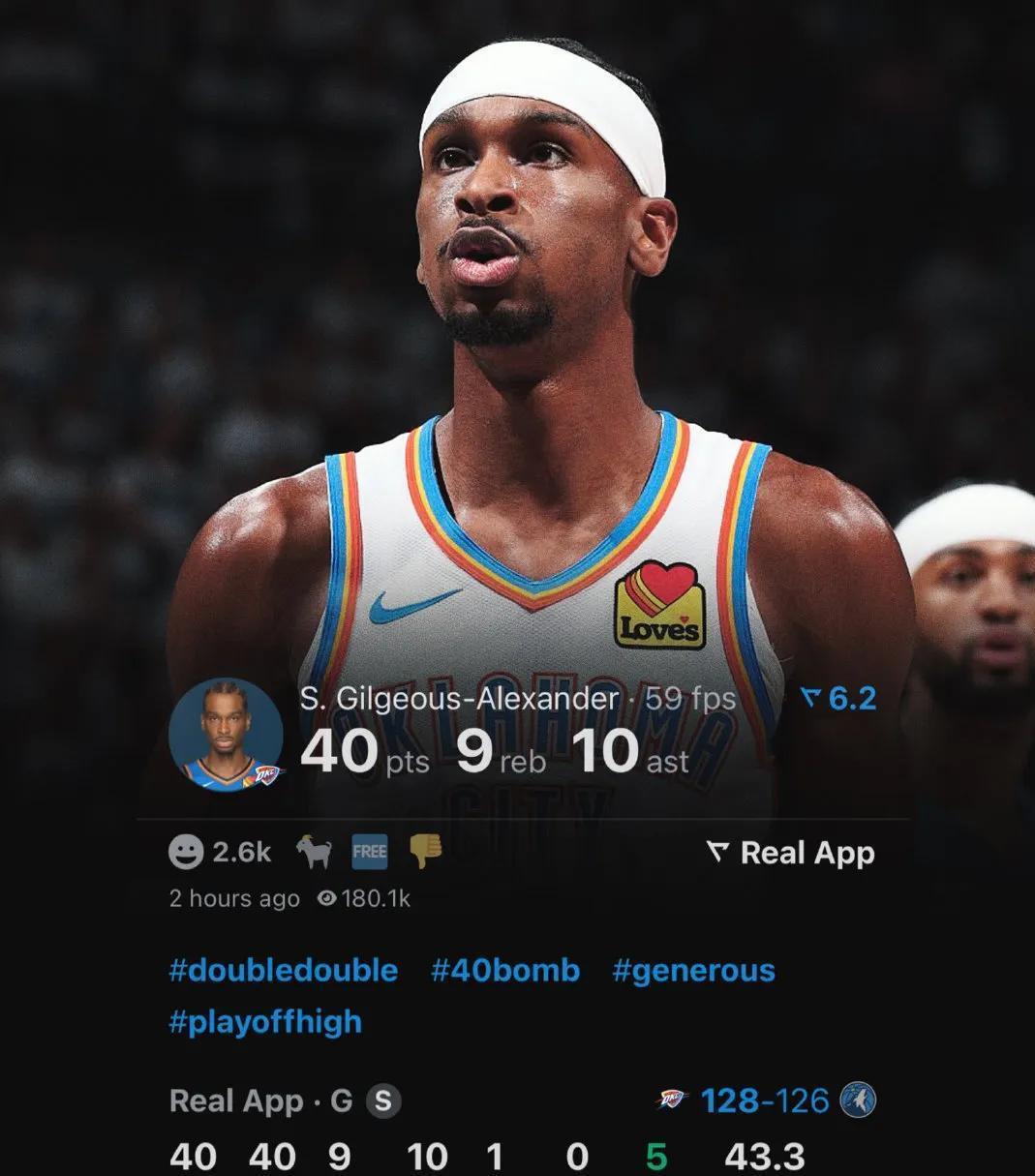Follow the #playoffhigh hashtag

click(265, 1021)
